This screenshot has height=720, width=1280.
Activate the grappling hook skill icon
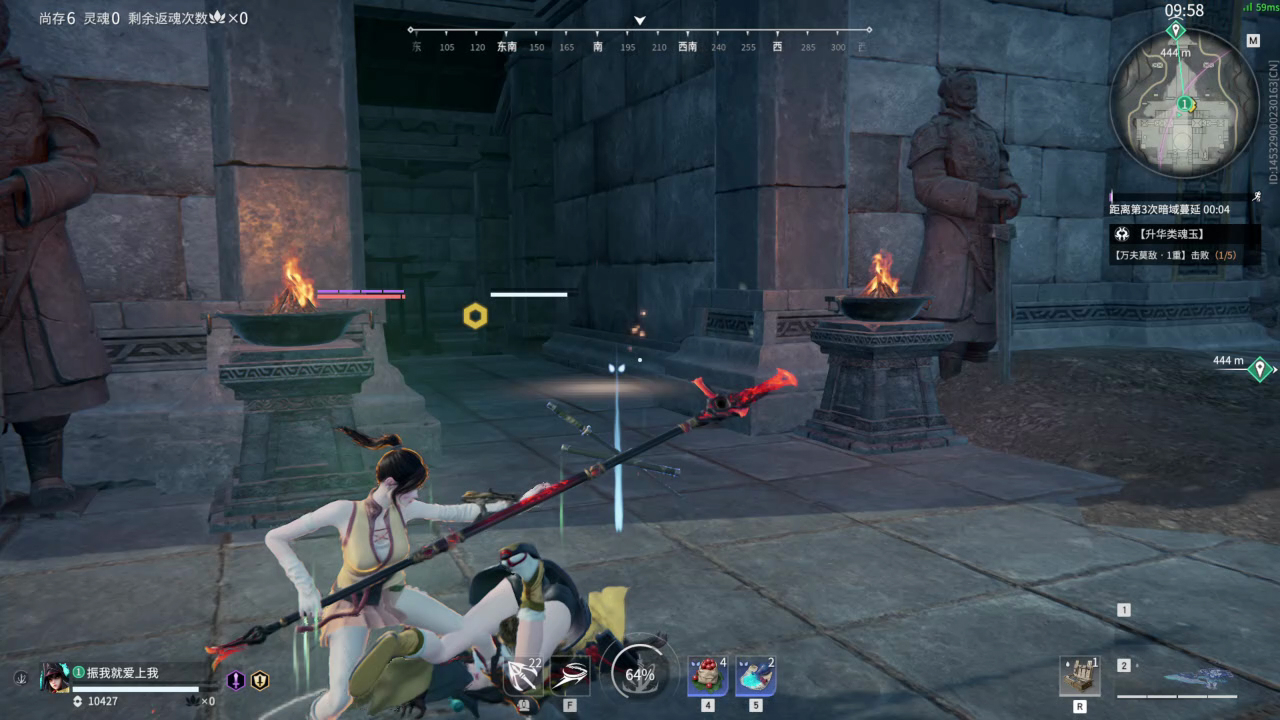[x=570, y=677]
